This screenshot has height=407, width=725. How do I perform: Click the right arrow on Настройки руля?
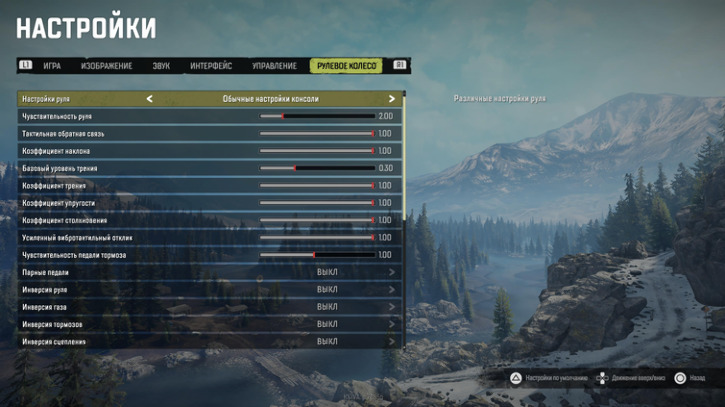[392, 99]
